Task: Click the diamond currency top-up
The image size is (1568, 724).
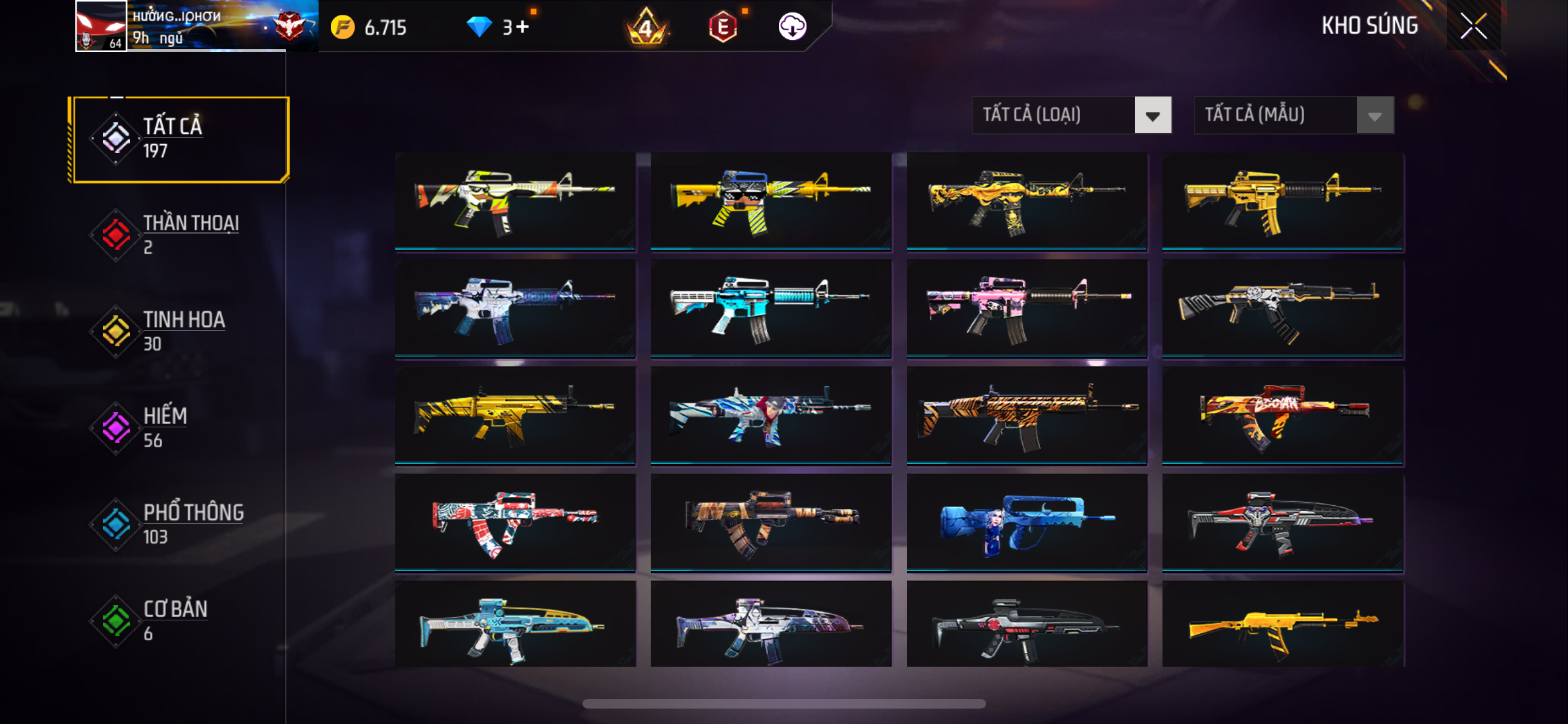Action: coord(498,27)
